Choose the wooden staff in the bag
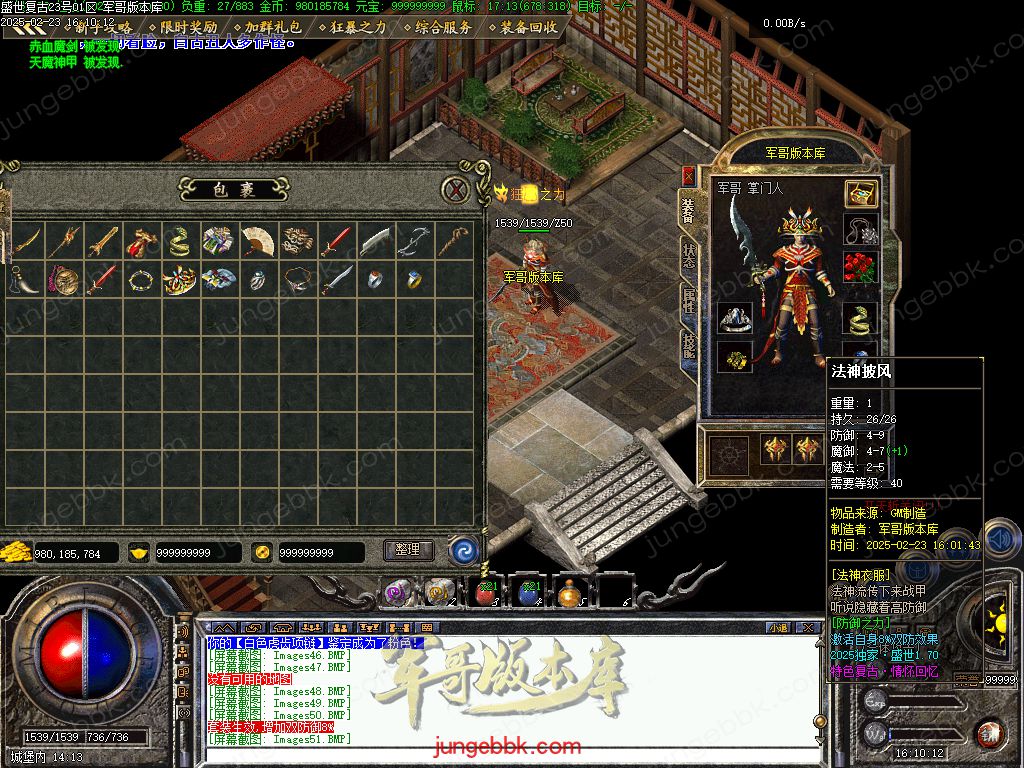 (x=454, y=241)
